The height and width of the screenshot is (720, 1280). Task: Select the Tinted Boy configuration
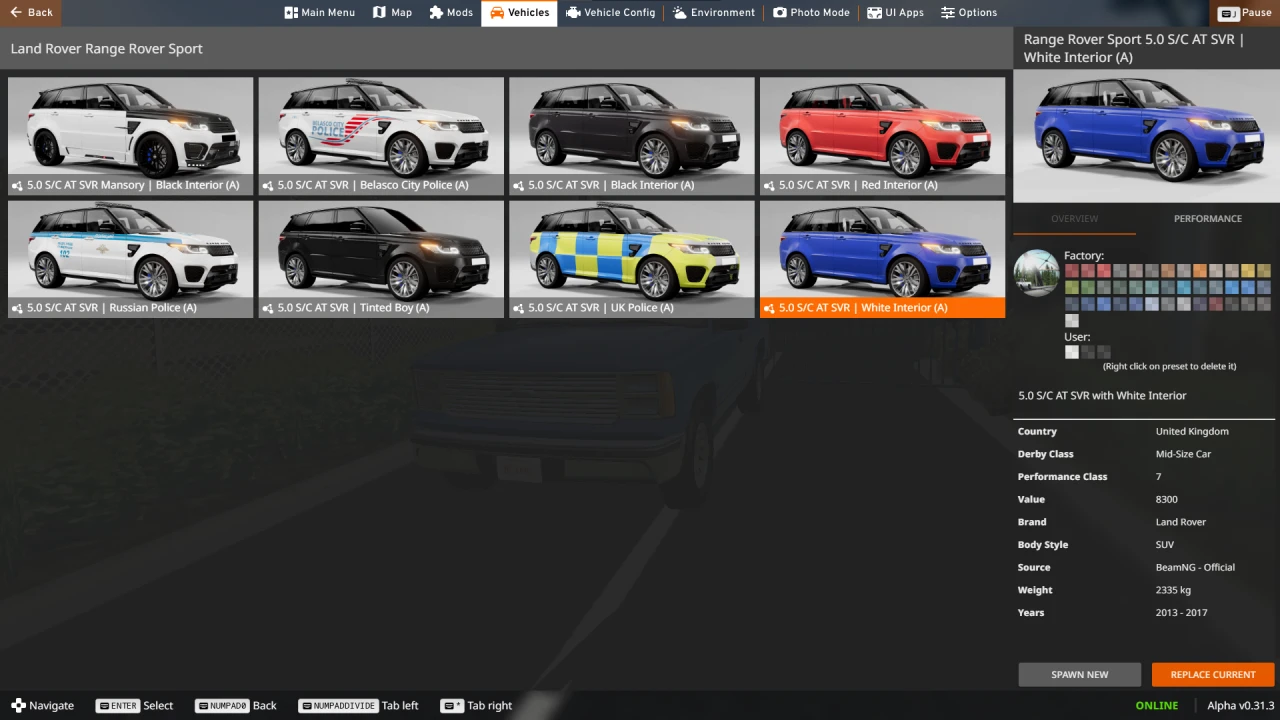click(381, 258)
